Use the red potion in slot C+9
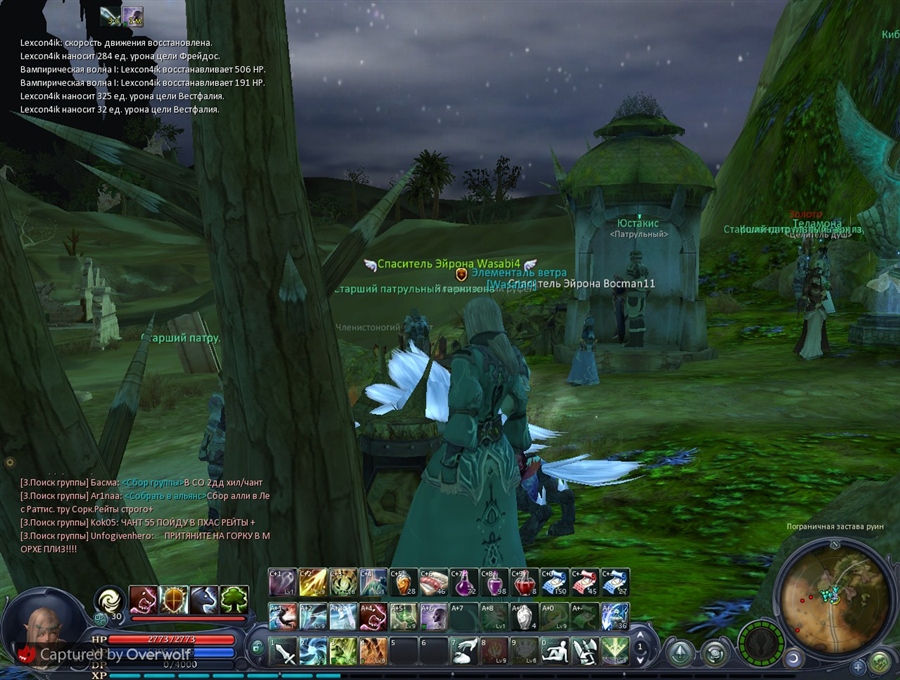 (x=524, y=582)
